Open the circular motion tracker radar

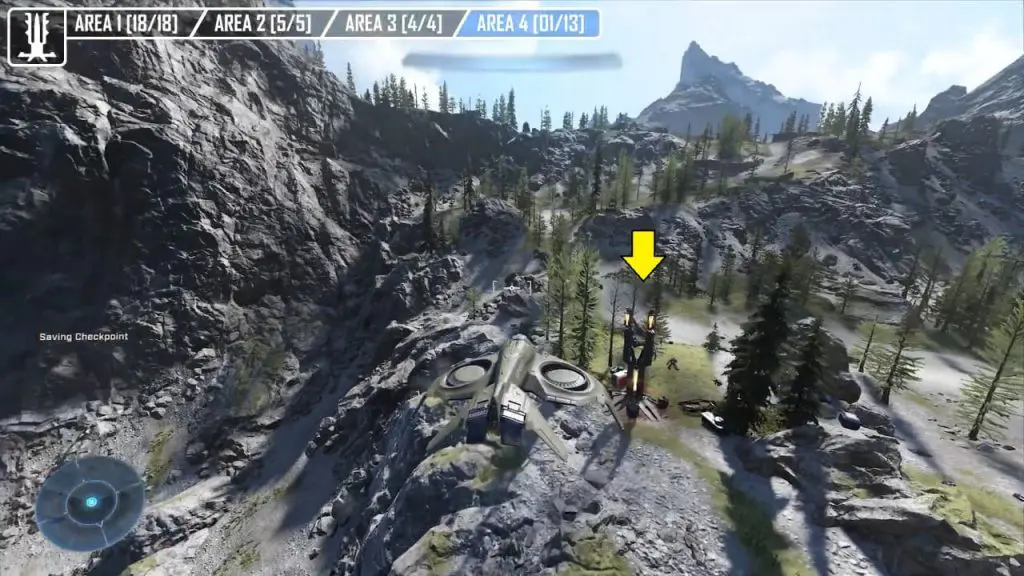click(x=90, y=502)
